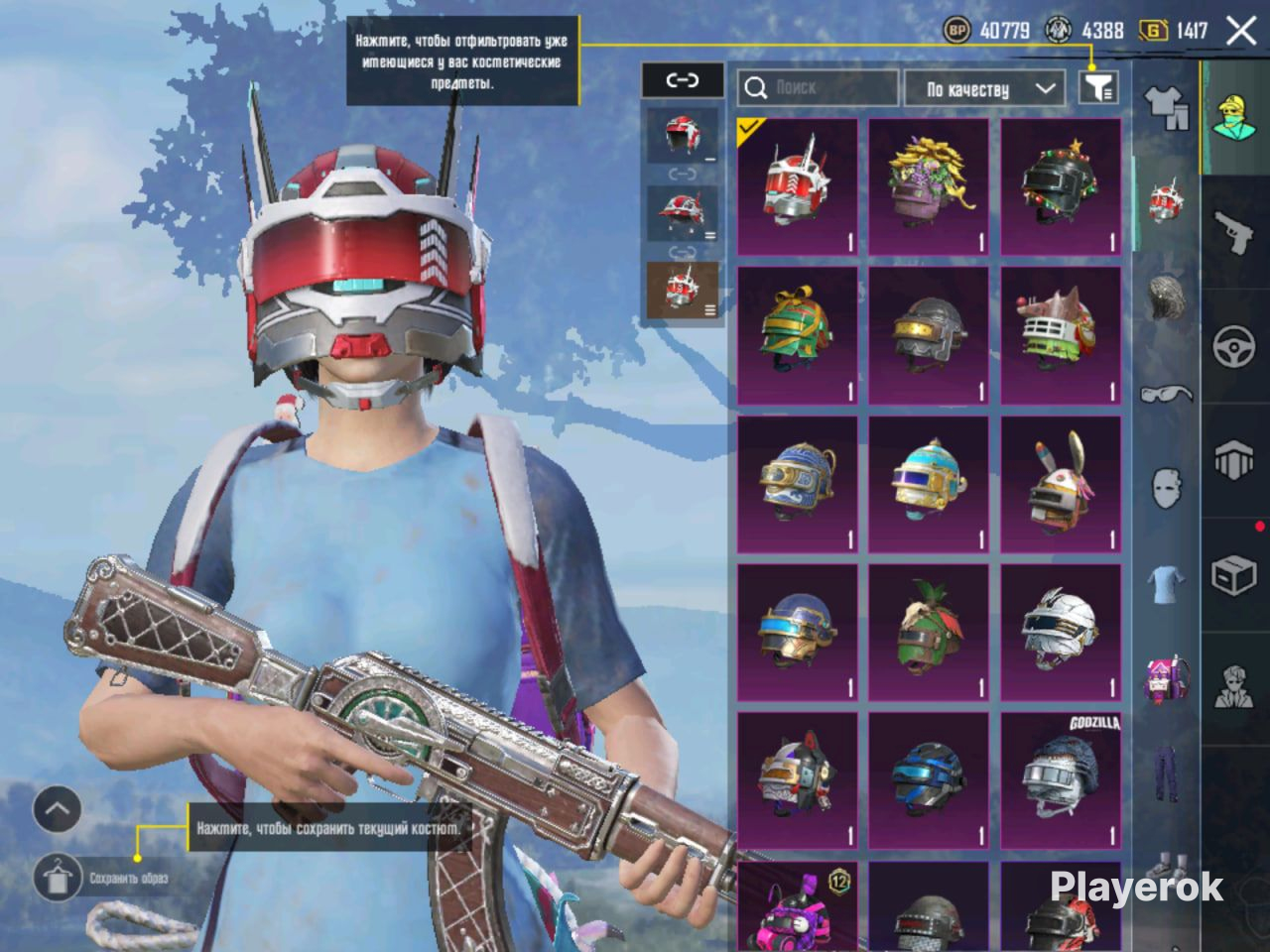Open the blue shirt category

click(1167, 583)
